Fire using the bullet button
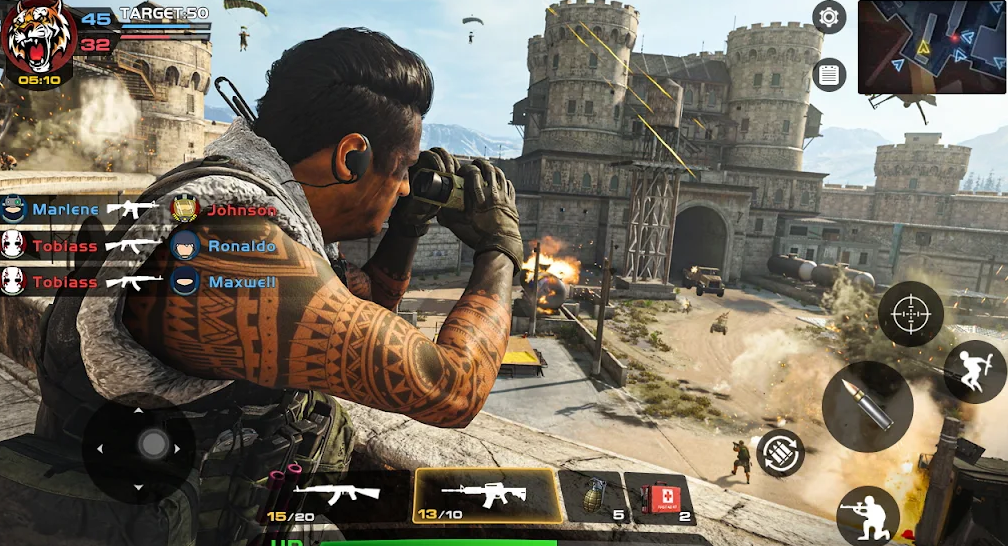Image resolution: width=1008 pixels, height=546 pixels. 866,406
